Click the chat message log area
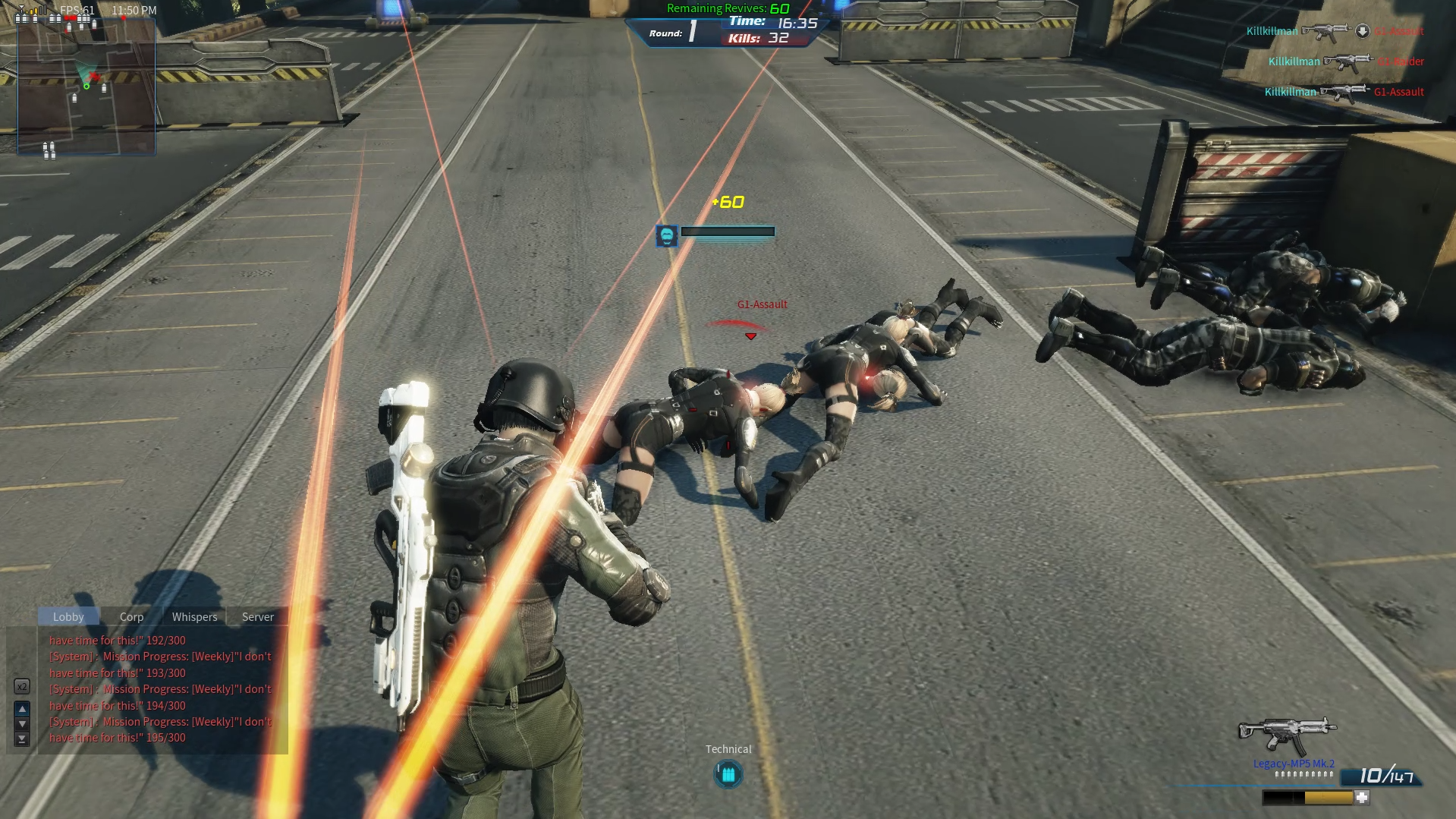 [x=161, y=689]
